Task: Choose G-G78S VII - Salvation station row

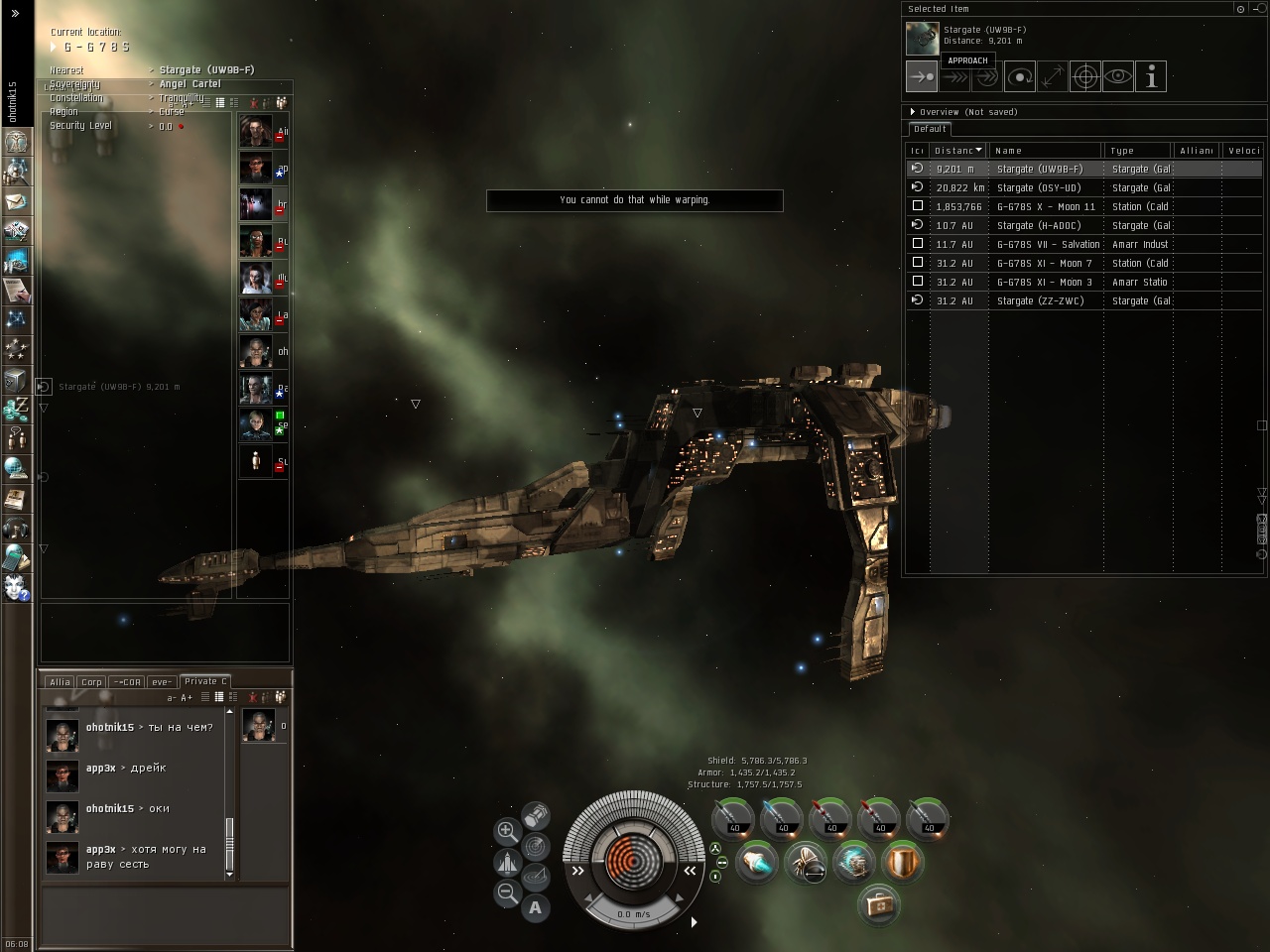Action: point(1048,244)
